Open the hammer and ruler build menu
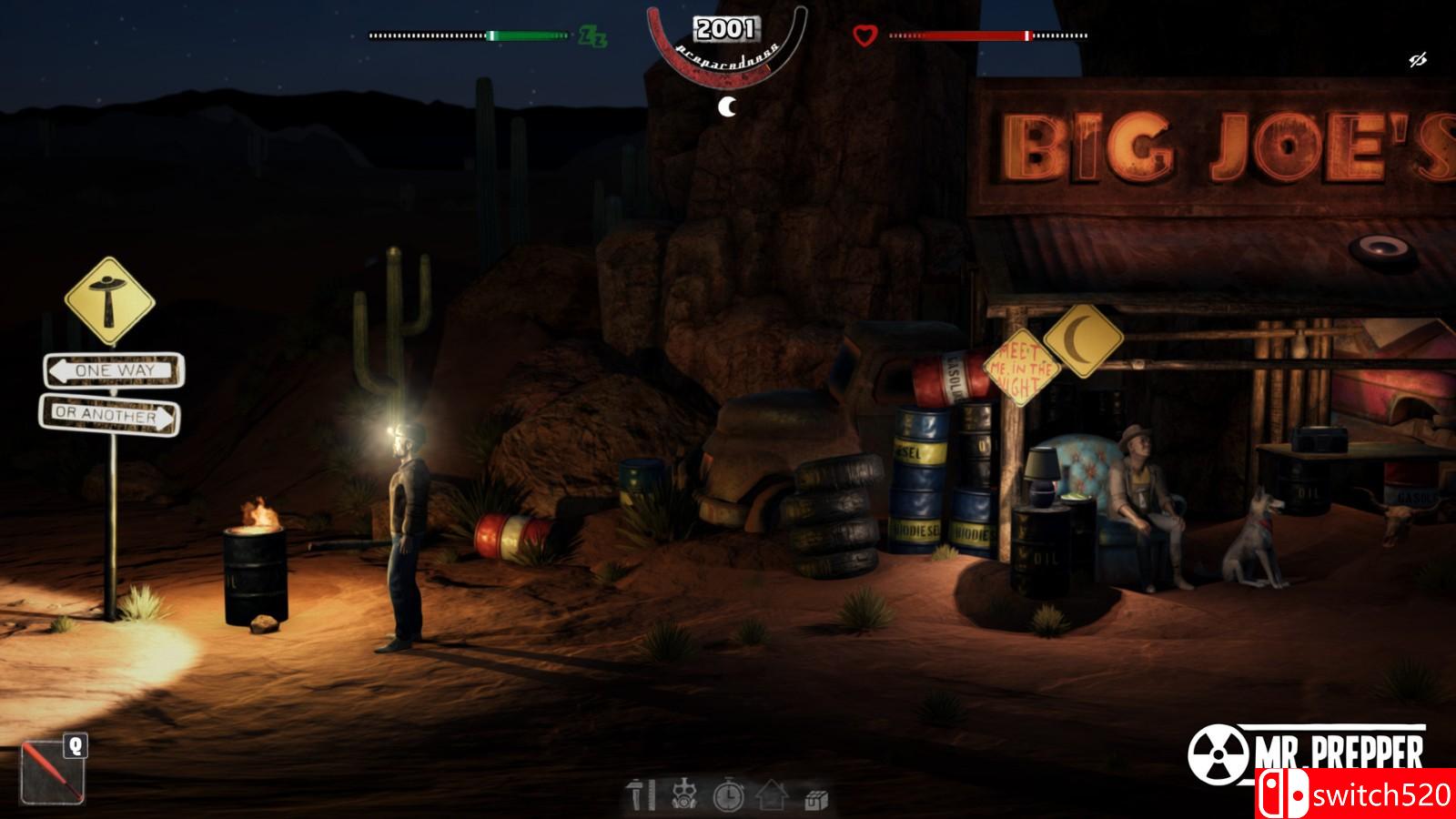The width and height of the screenshot is (1456, 819). pos(642,795)
